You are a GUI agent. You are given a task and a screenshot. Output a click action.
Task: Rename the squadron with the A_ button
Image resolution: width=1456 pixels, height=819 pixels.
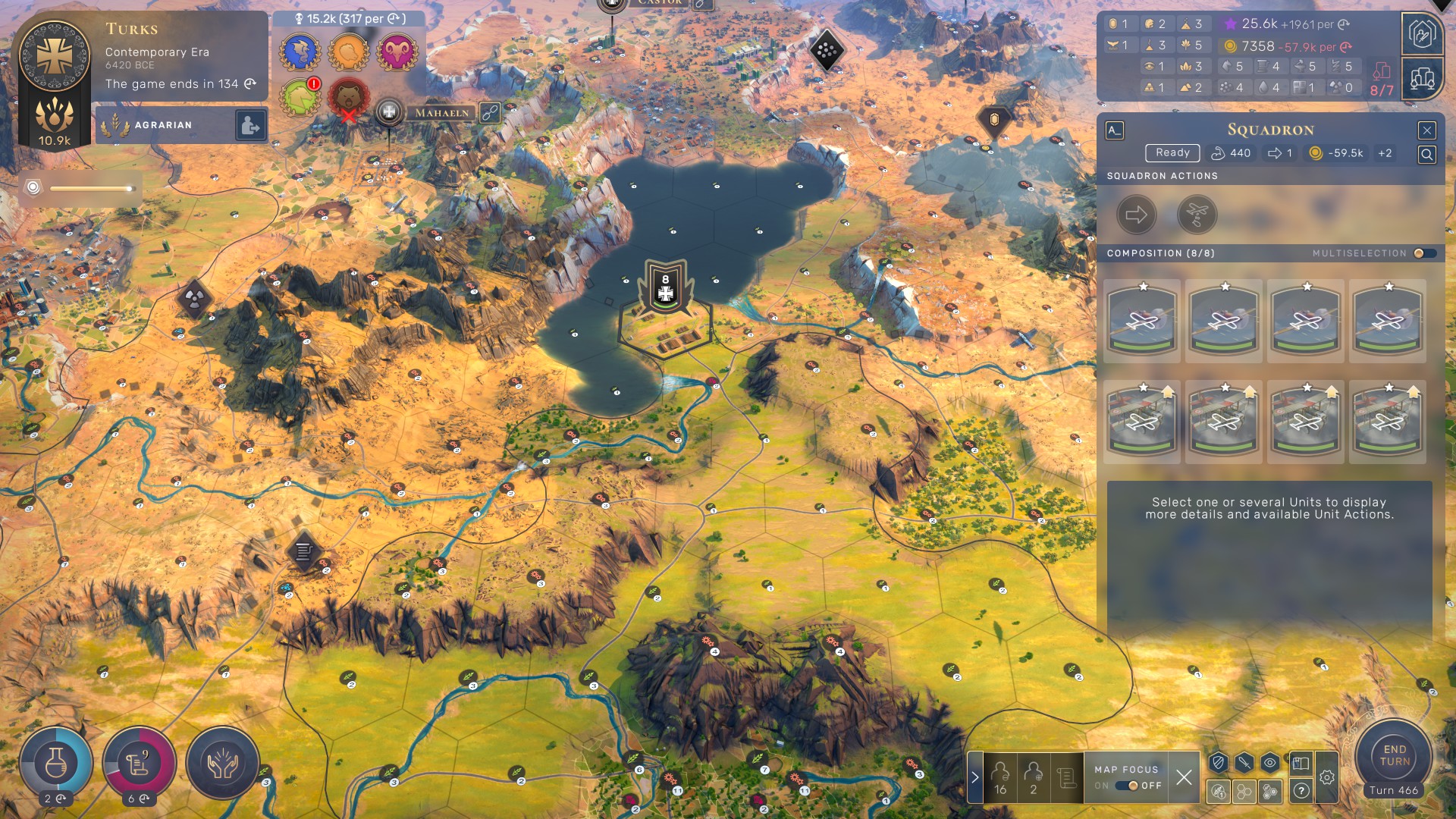pos(1114,130)
